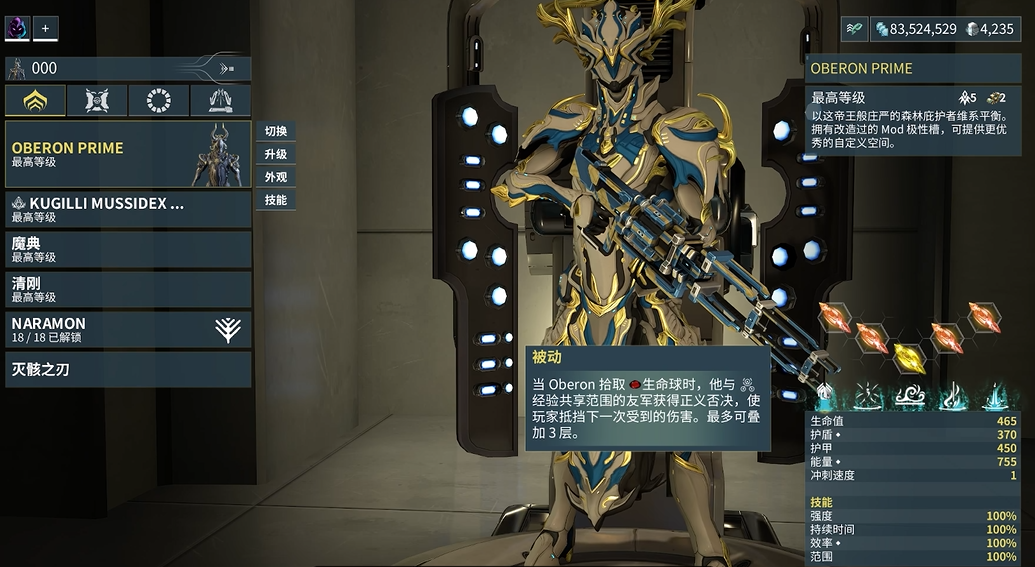Open the 升级 (upgrade) option

[x=276, y=154]
